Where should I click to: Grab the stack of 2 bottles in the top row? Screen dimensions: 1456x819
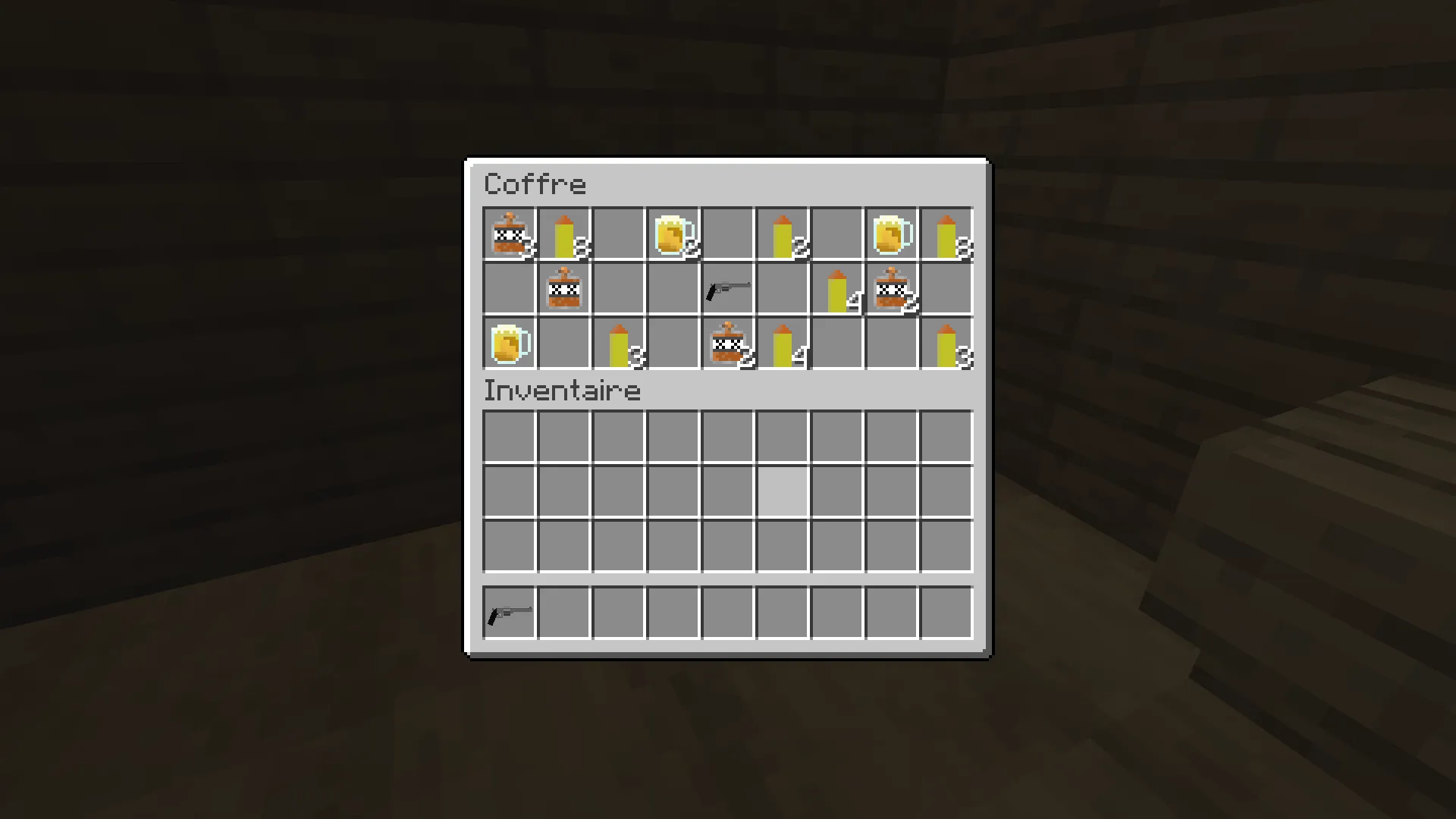tap(781, 235)
